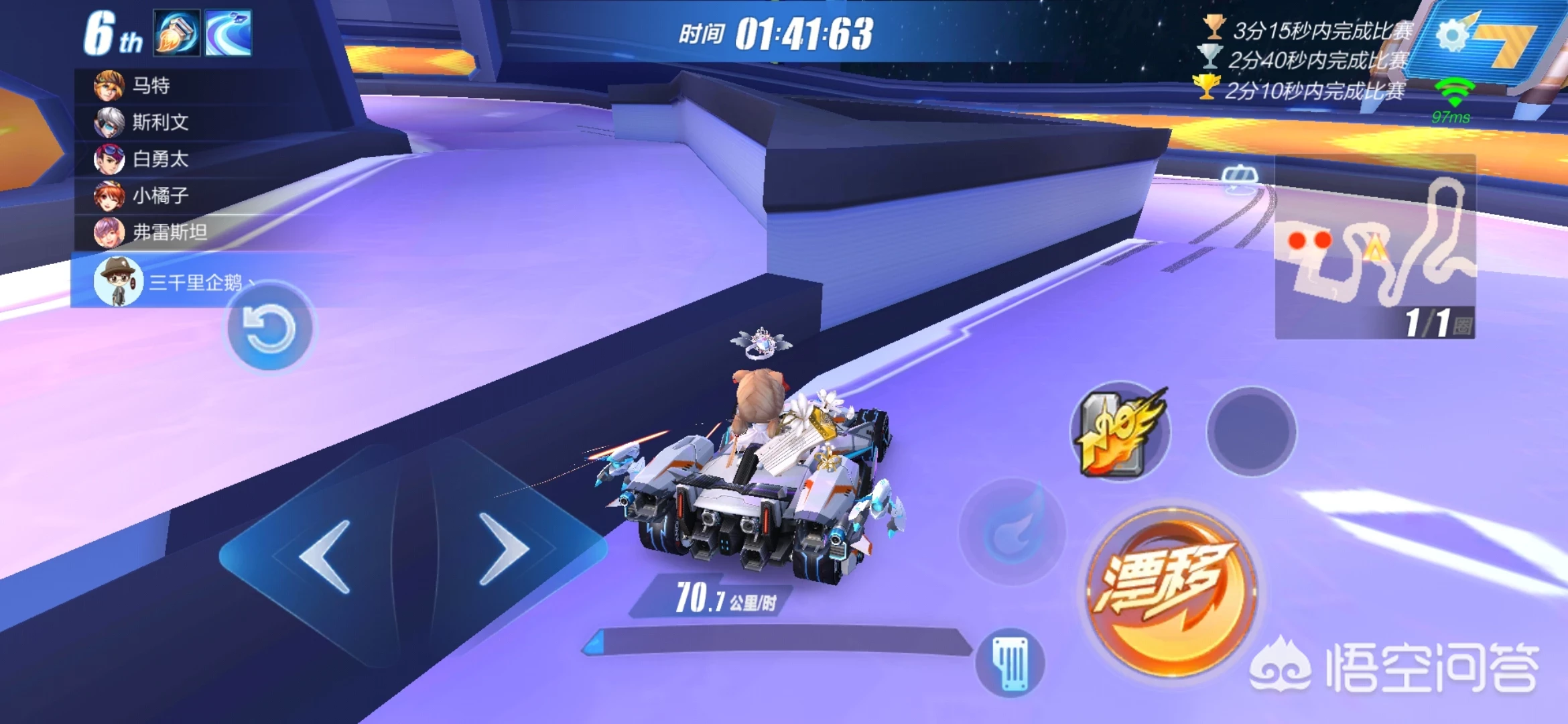Tap the blue wave skill icon
Viewport: 1568px width, 724px height.
pos(228,32)
